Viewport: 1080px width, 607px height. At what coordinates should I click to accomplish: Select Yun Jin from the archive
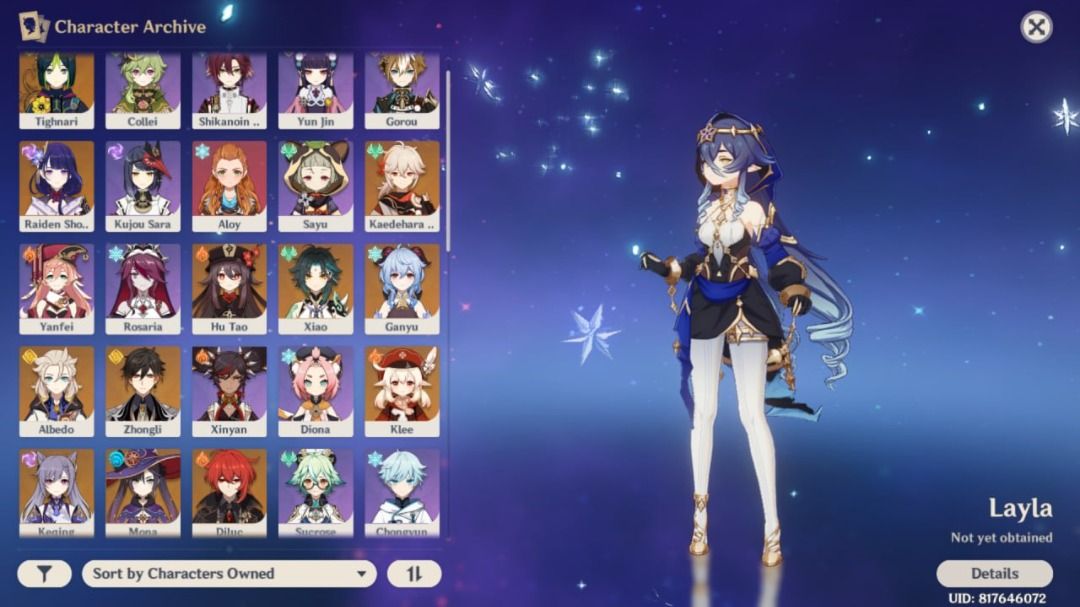point(316,89)
